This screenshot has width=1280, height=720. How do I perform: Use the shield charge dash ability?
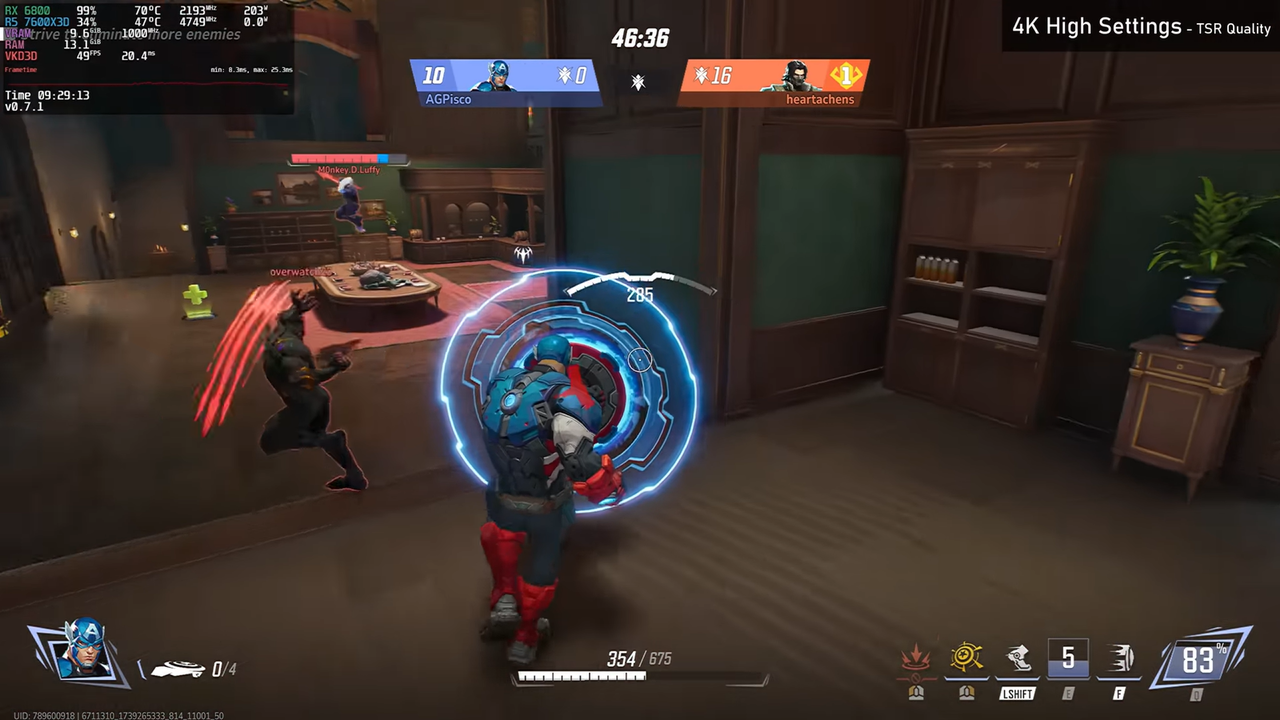tap(1120, 658)
